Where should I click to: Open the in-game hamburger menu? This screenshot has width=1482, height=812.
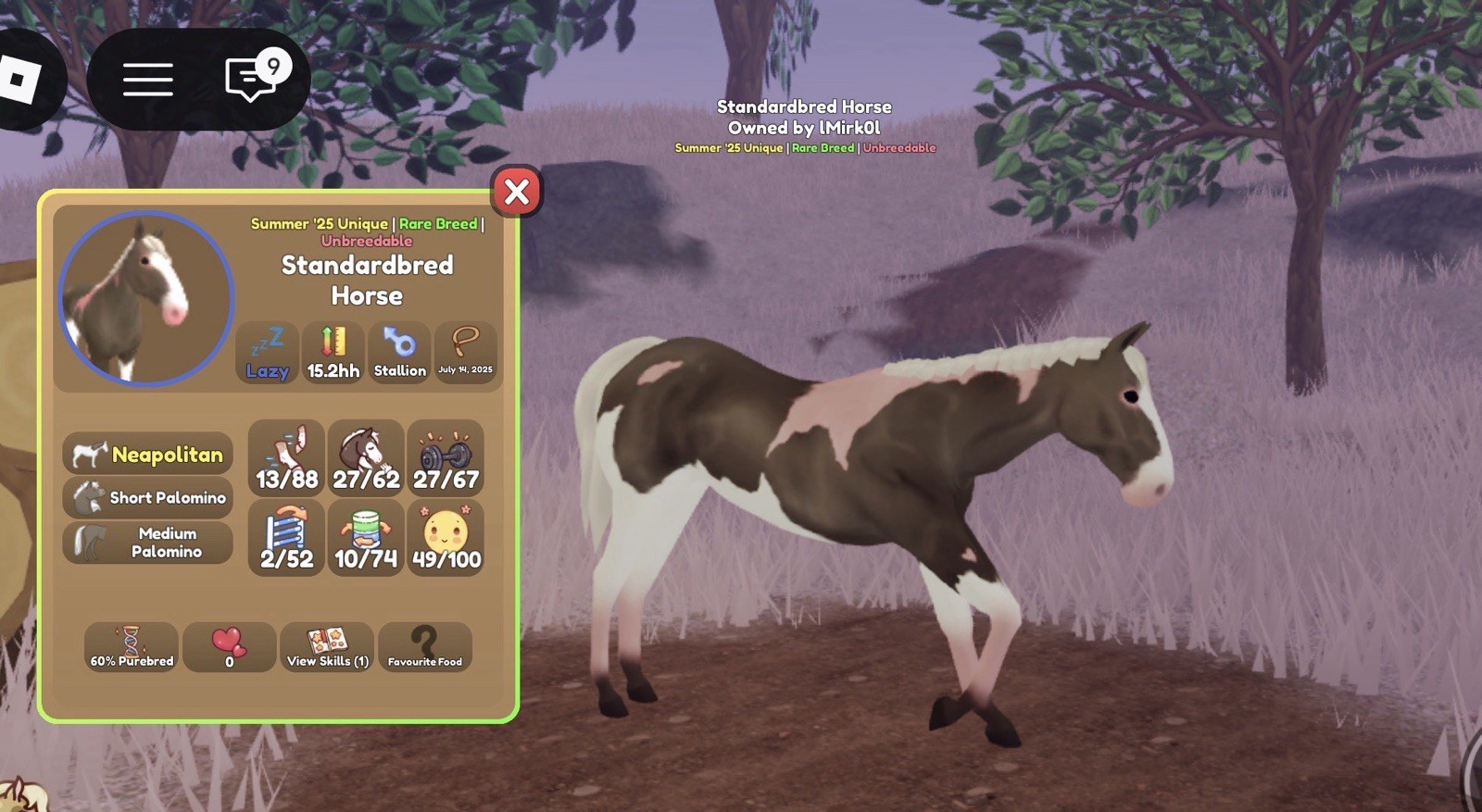[147, 79]
